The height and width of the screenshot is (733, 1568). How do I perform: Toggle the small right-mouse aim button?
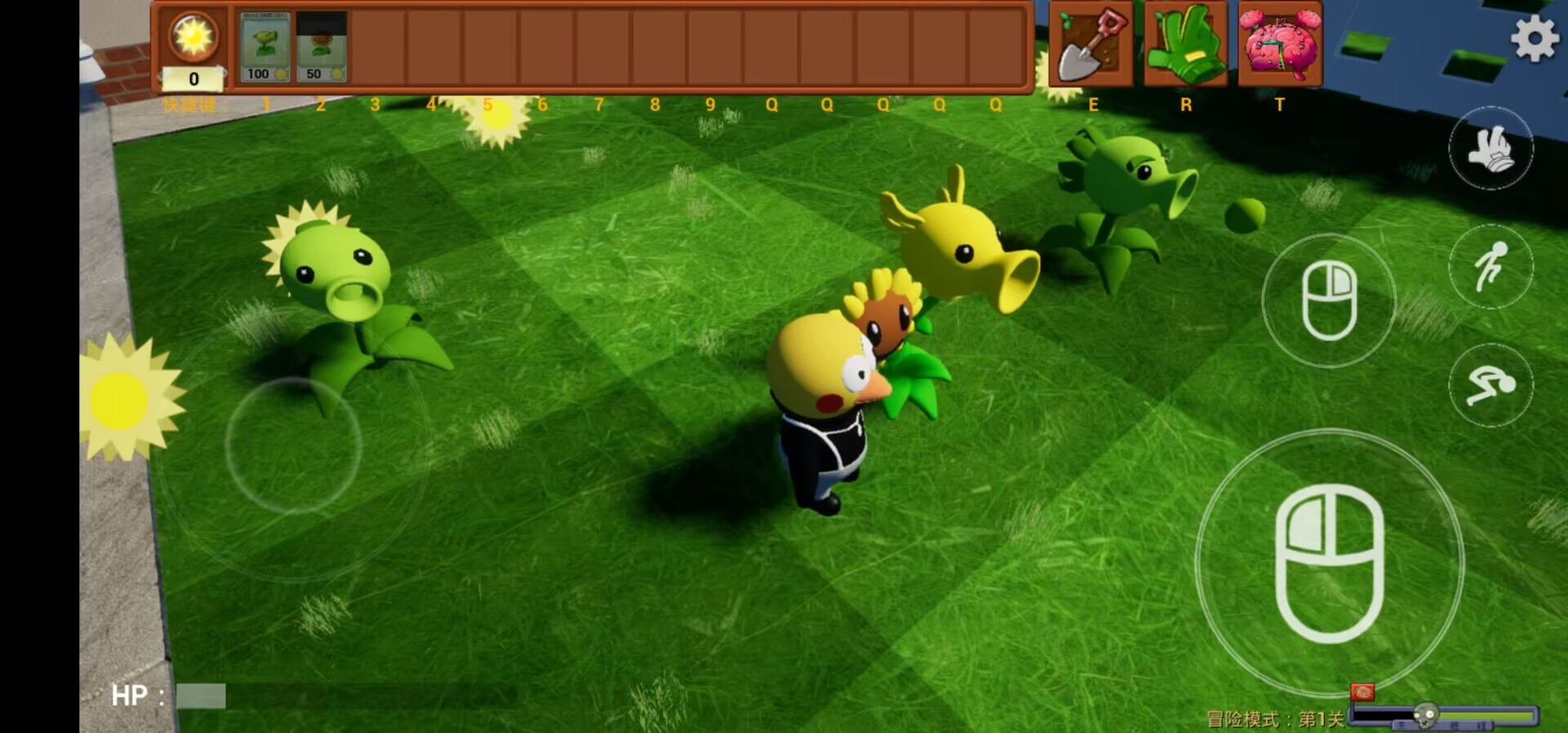(x=1330, y=300)
